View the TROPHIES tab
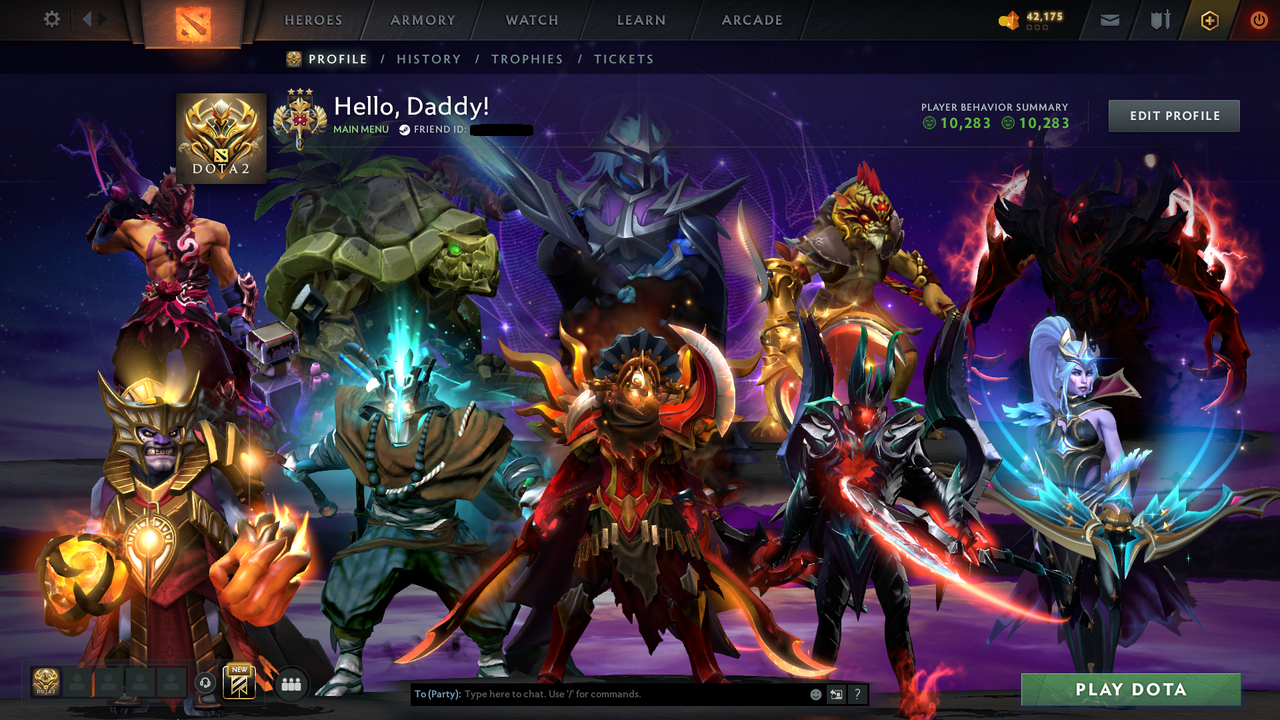This screenshot has height=720, width=1280. [527, 59]
